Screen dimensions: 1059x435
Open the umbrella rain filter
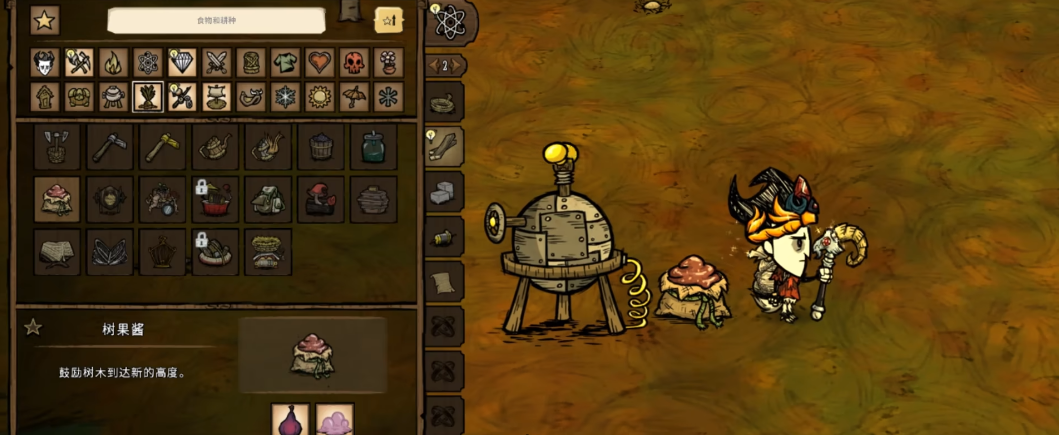coord(354,97)
